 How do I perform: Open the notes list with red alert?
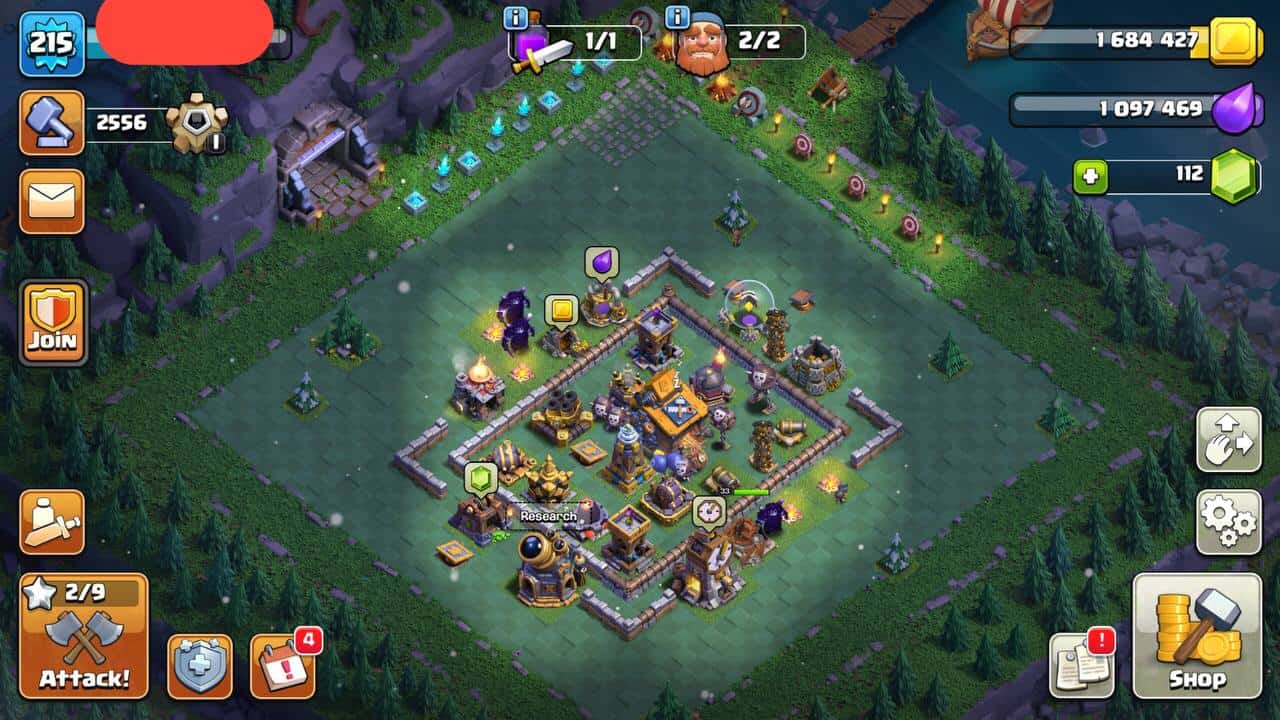(1081, 665)
